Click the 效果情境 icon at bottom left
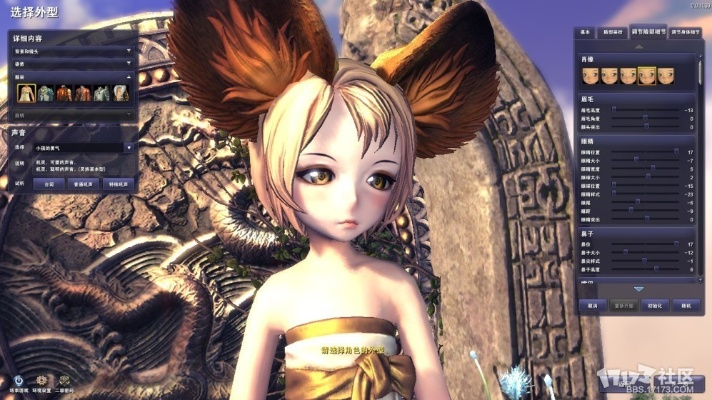712x400 pixels. pos(19,380)
